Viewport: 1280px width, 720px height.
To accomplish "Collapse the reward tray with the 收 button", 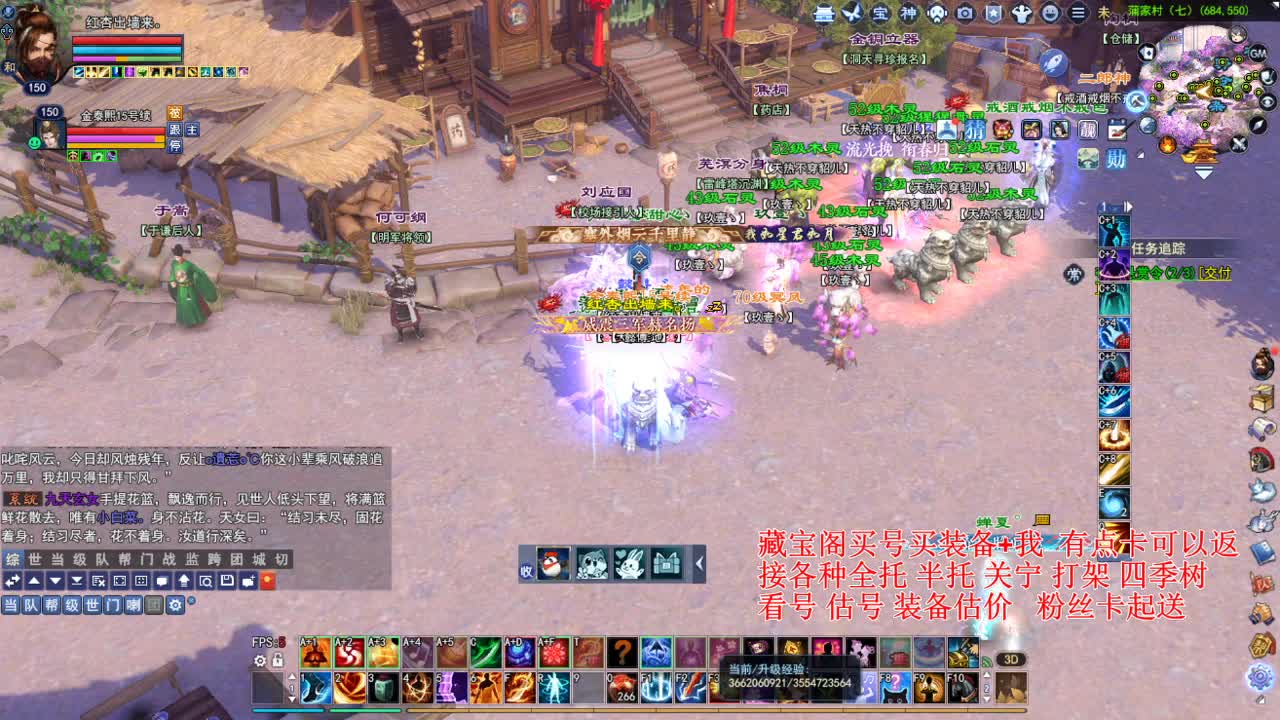I will pyautogui.click(x=524, y=568).
